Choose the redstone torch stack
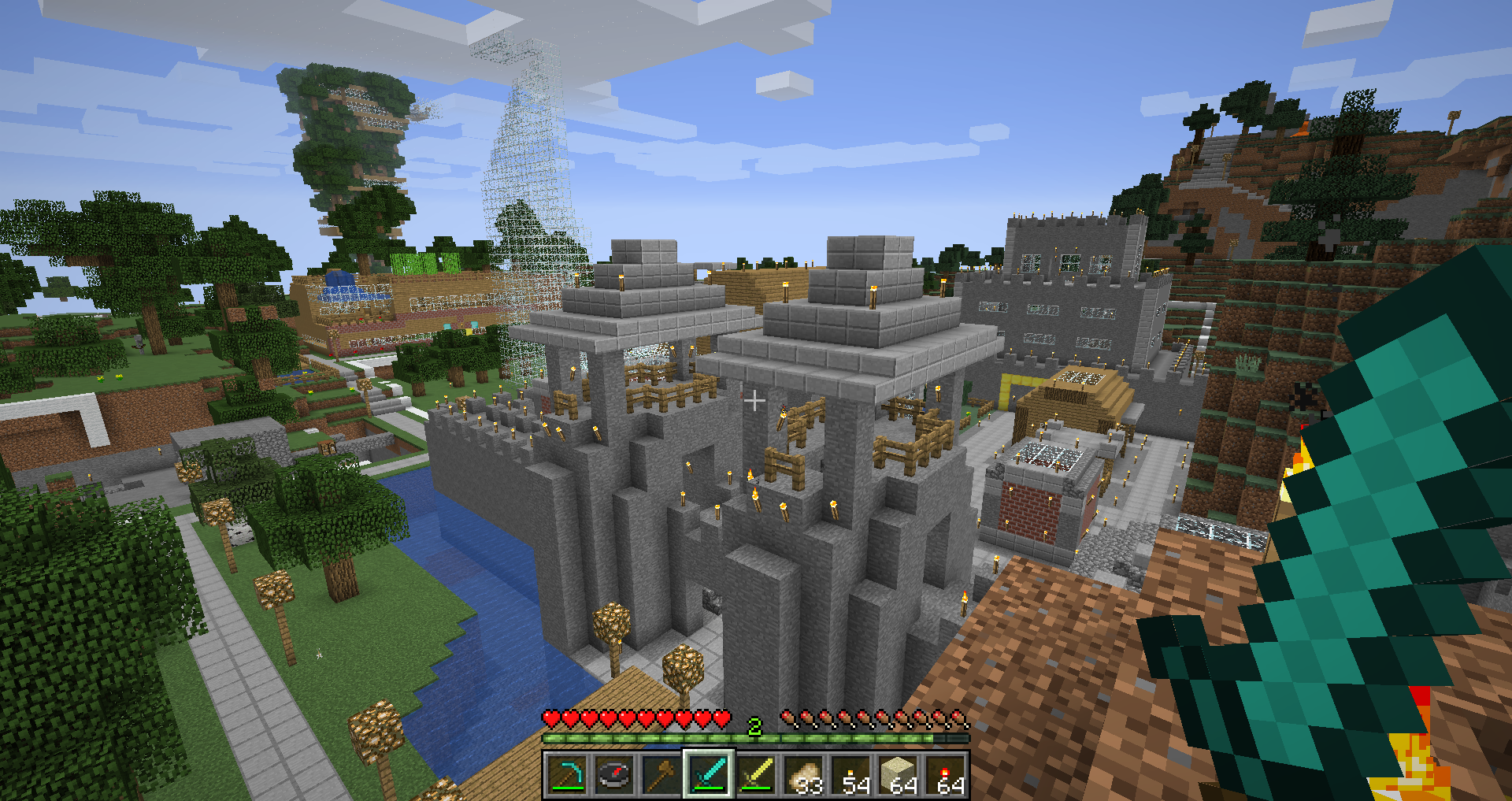The image size is (1512, 801). [x=946, y=775]
